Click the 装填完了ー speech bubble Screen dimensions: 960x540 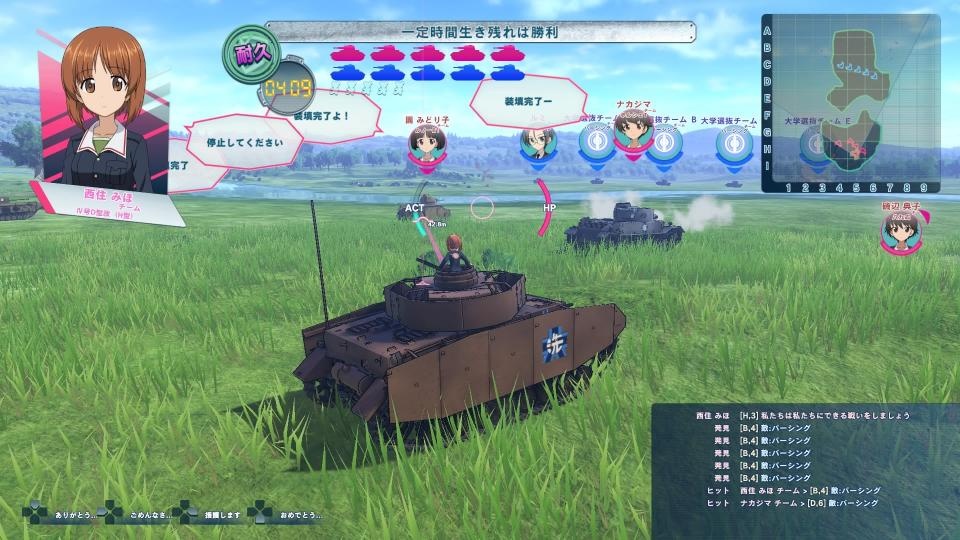529,100
